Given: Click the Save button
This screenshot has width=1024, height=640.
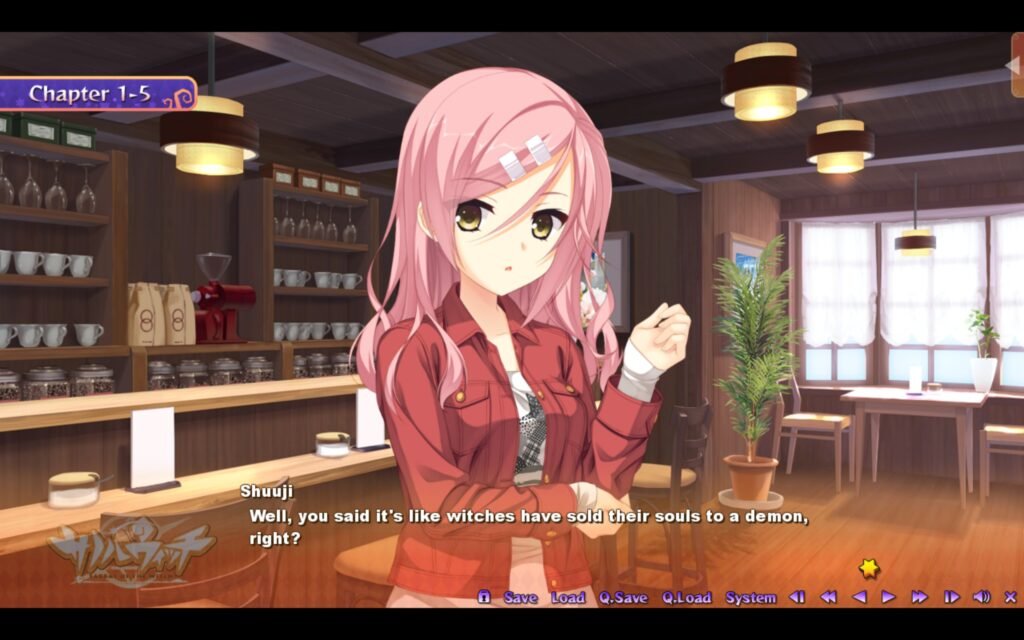Looking at the screenshot, I should [x=520, y=597].
